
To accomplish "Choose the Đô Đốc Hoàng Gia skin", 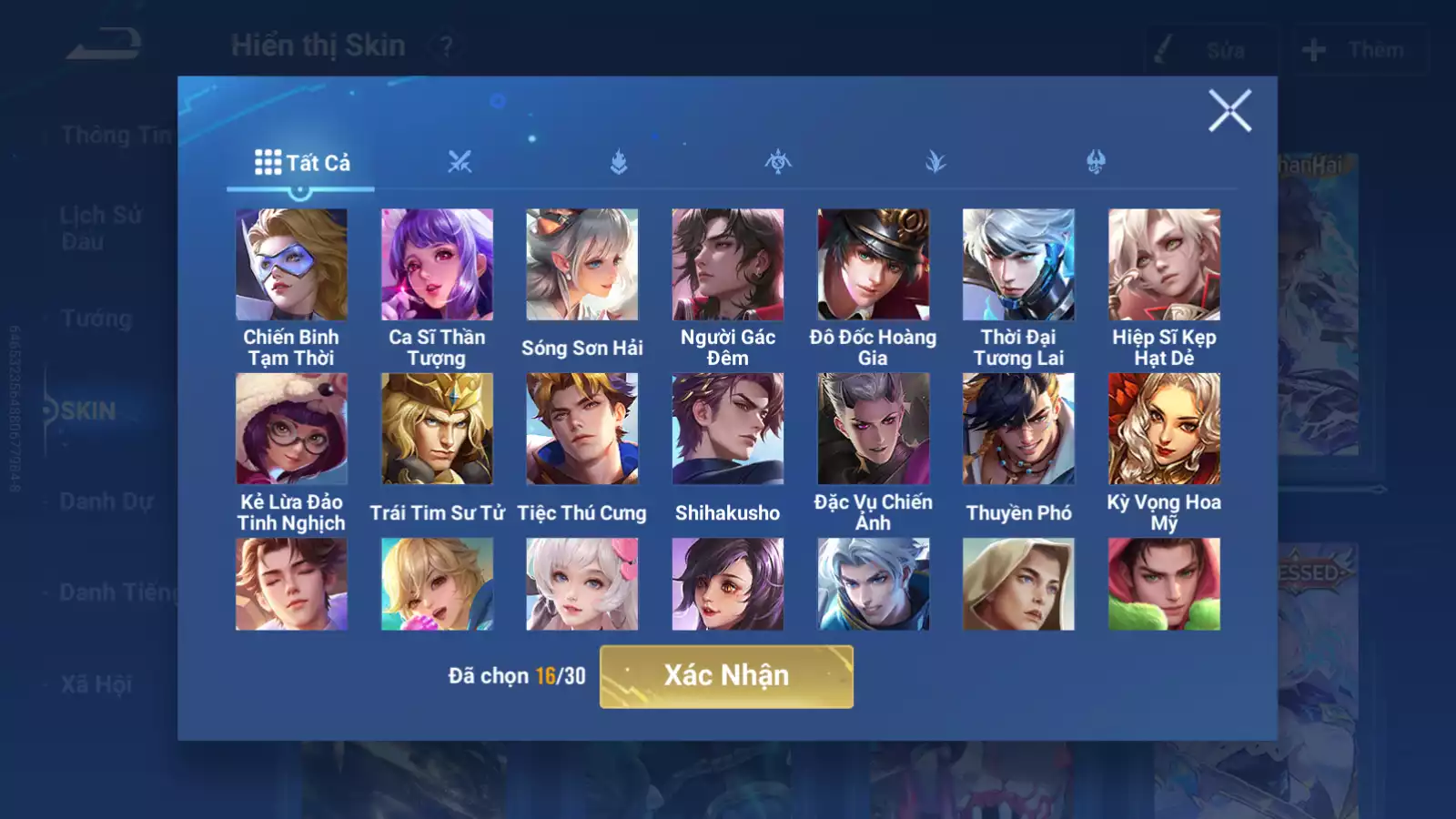I will (874, 265).
